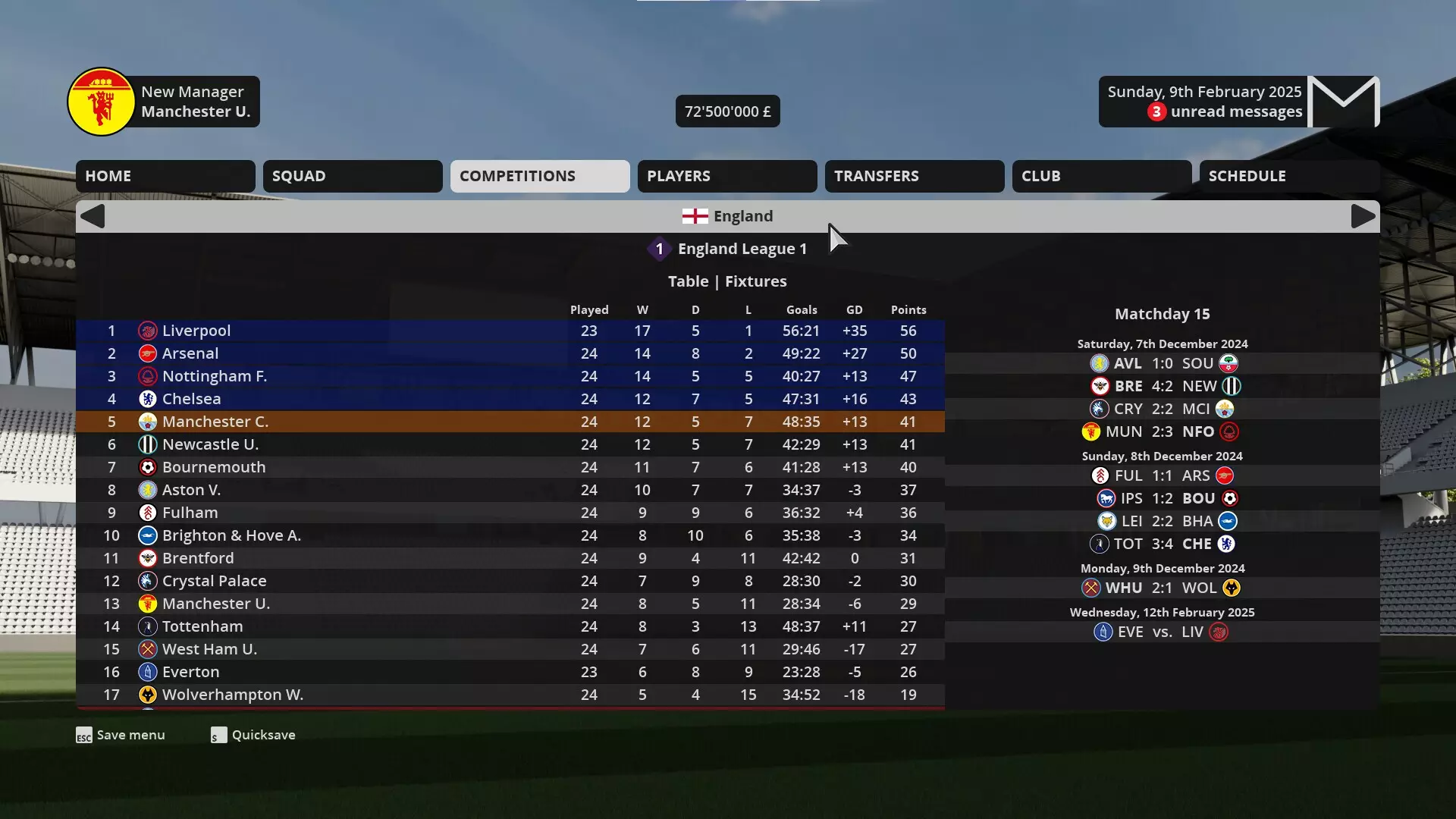Switch to the Fixtures view
1456x819 pixels.
click(x=756, y=281)
